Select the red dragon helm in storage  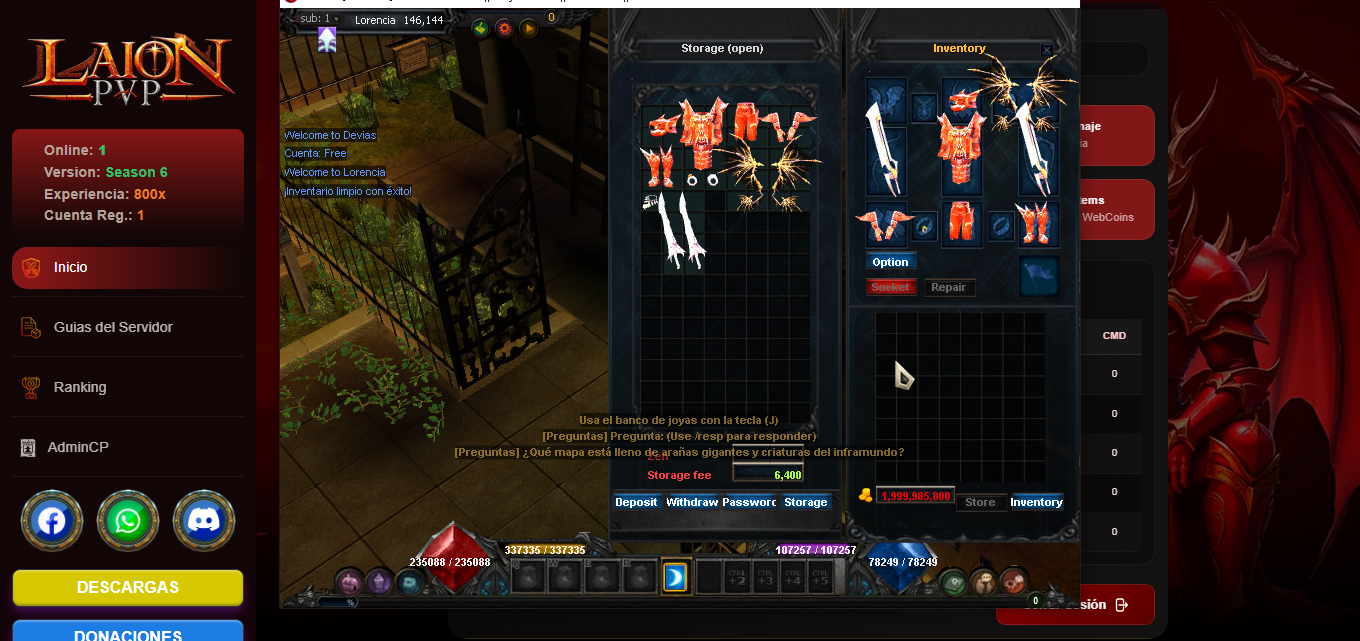664,125
